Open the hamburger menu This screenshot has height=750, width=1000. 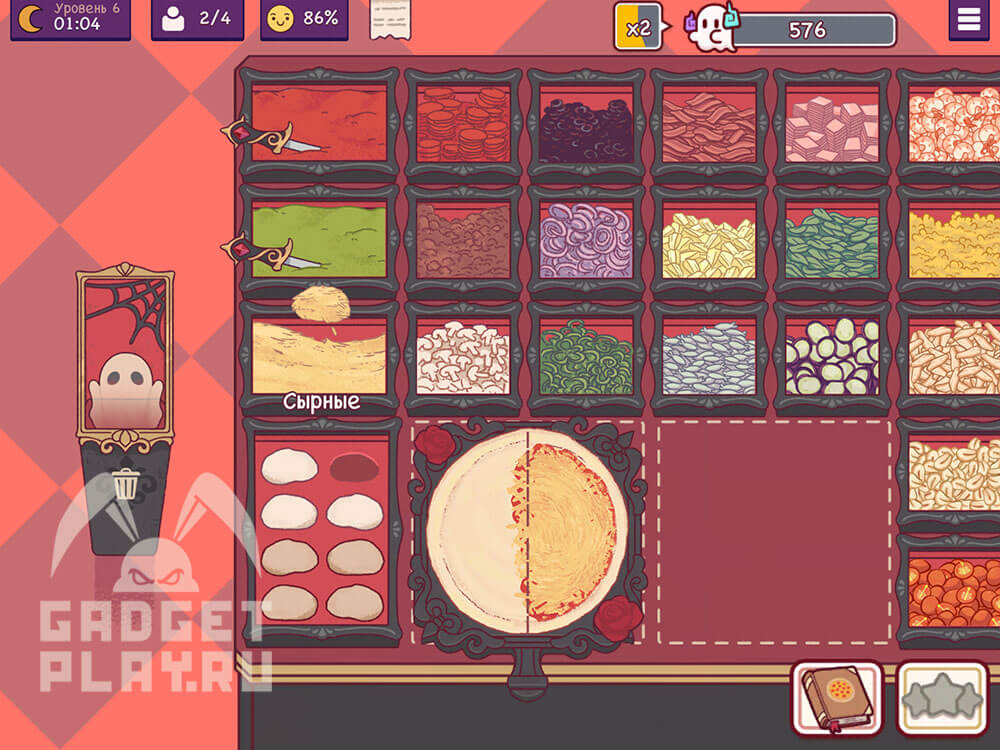(x=968, y=21)
